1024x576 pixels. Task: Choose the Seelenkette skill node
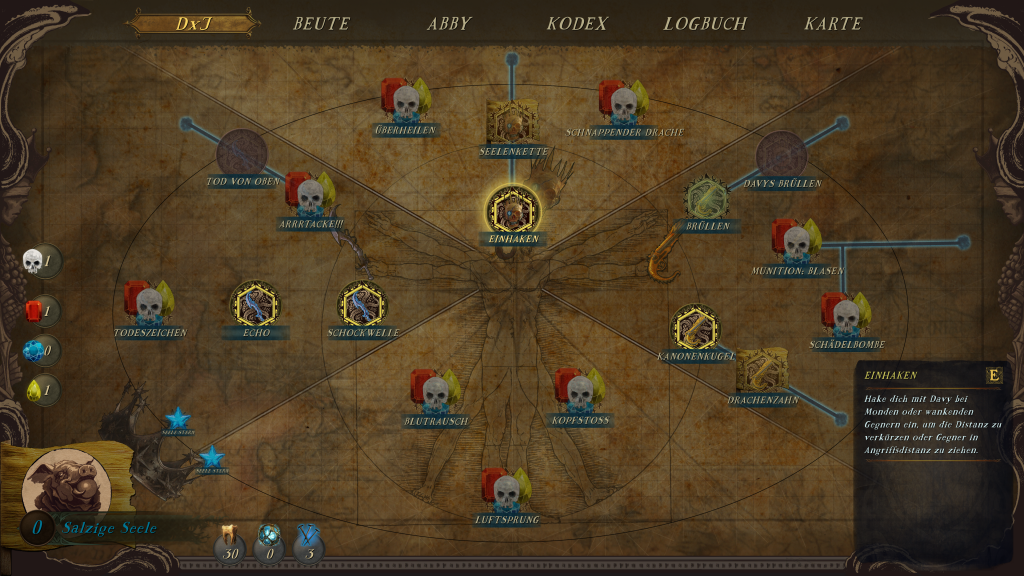click(x=513, y=122)
